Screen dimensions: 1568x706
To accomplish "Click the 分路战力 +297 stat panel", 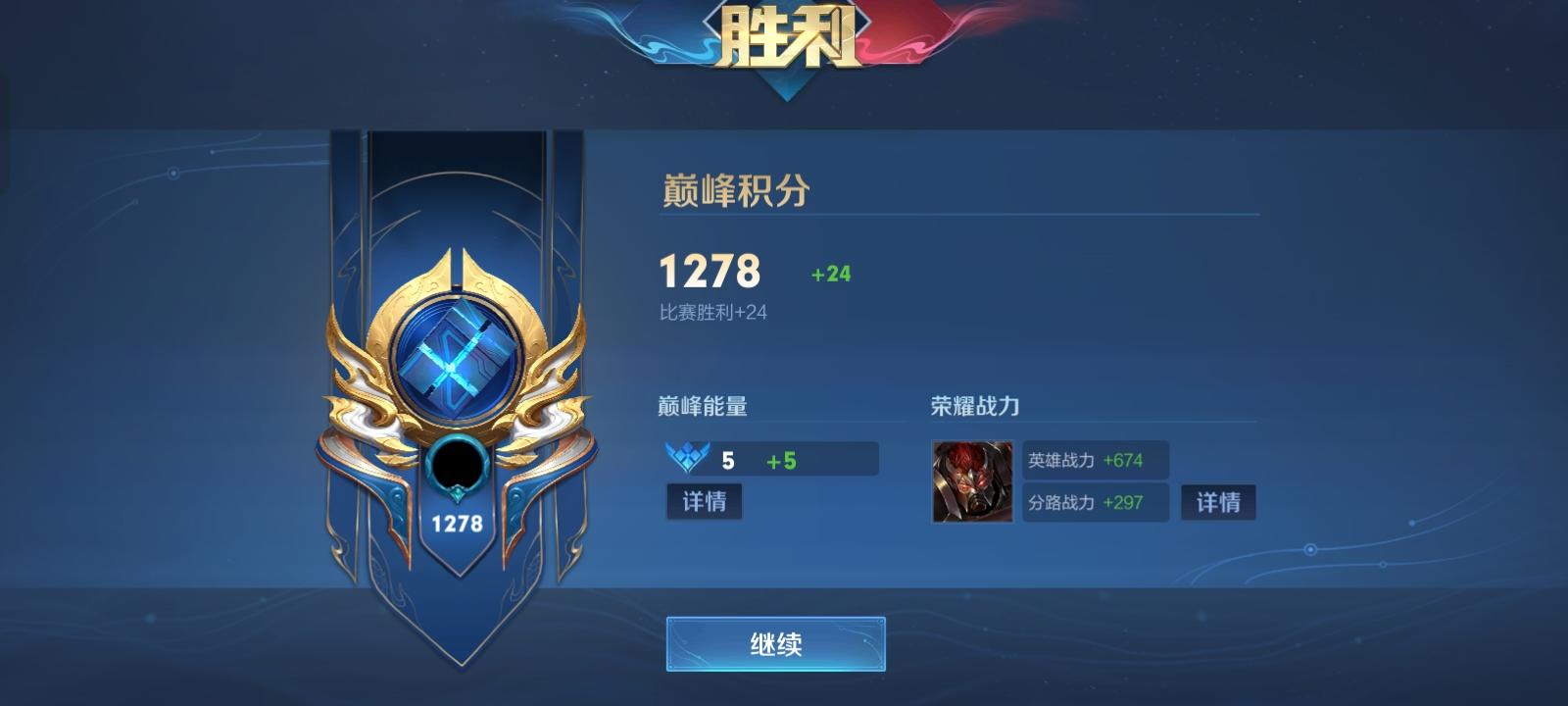I will [x=1095, y=503].
